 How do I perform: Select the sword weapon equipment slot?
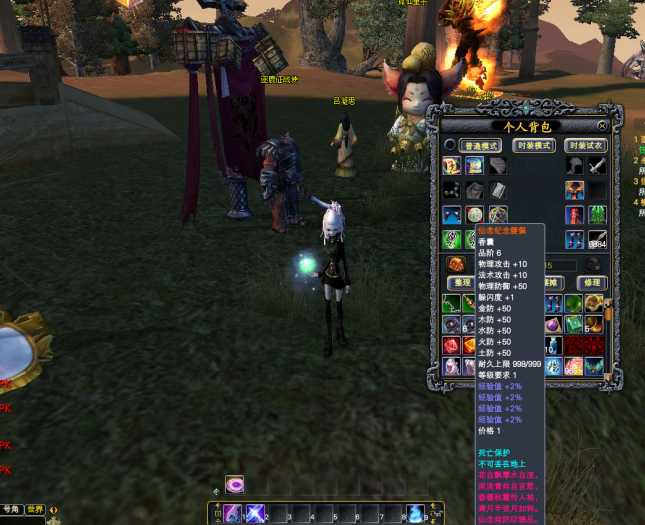coord(597,166)
